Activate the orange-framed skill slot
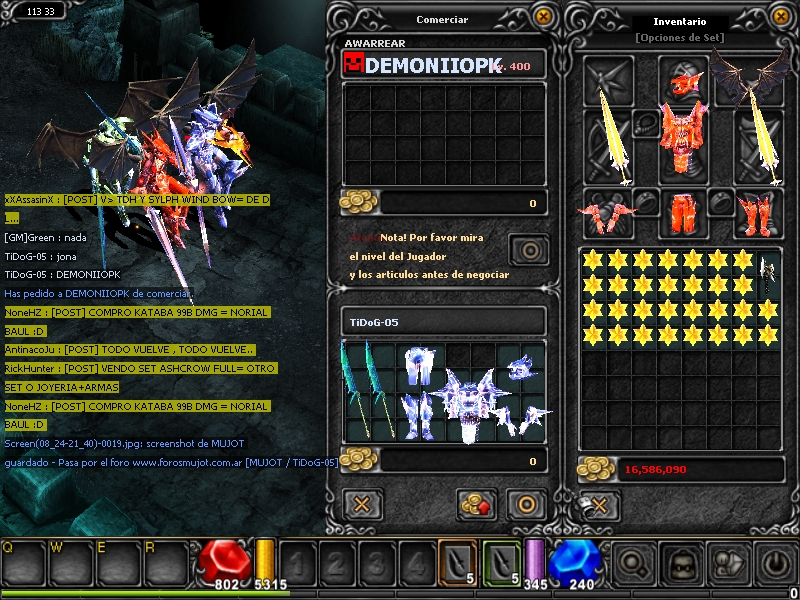The image size is (800, 600). 457,561
